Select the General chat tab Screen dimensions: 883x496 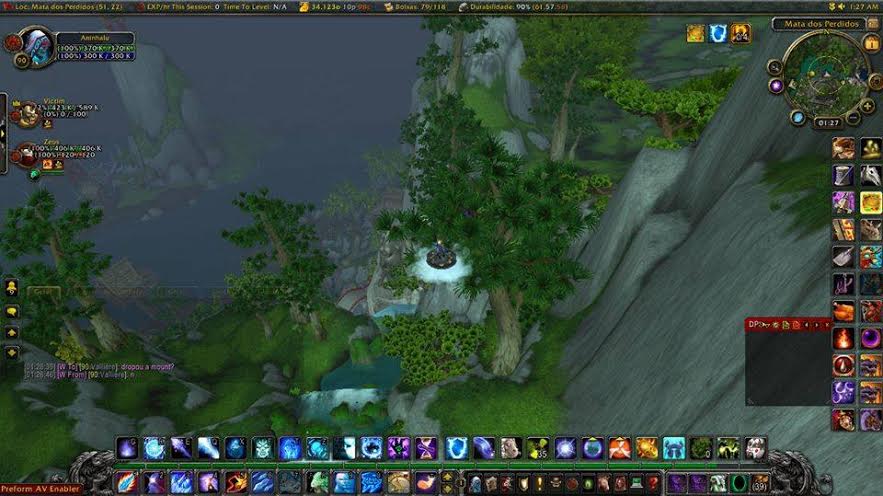tap(42, 291)
